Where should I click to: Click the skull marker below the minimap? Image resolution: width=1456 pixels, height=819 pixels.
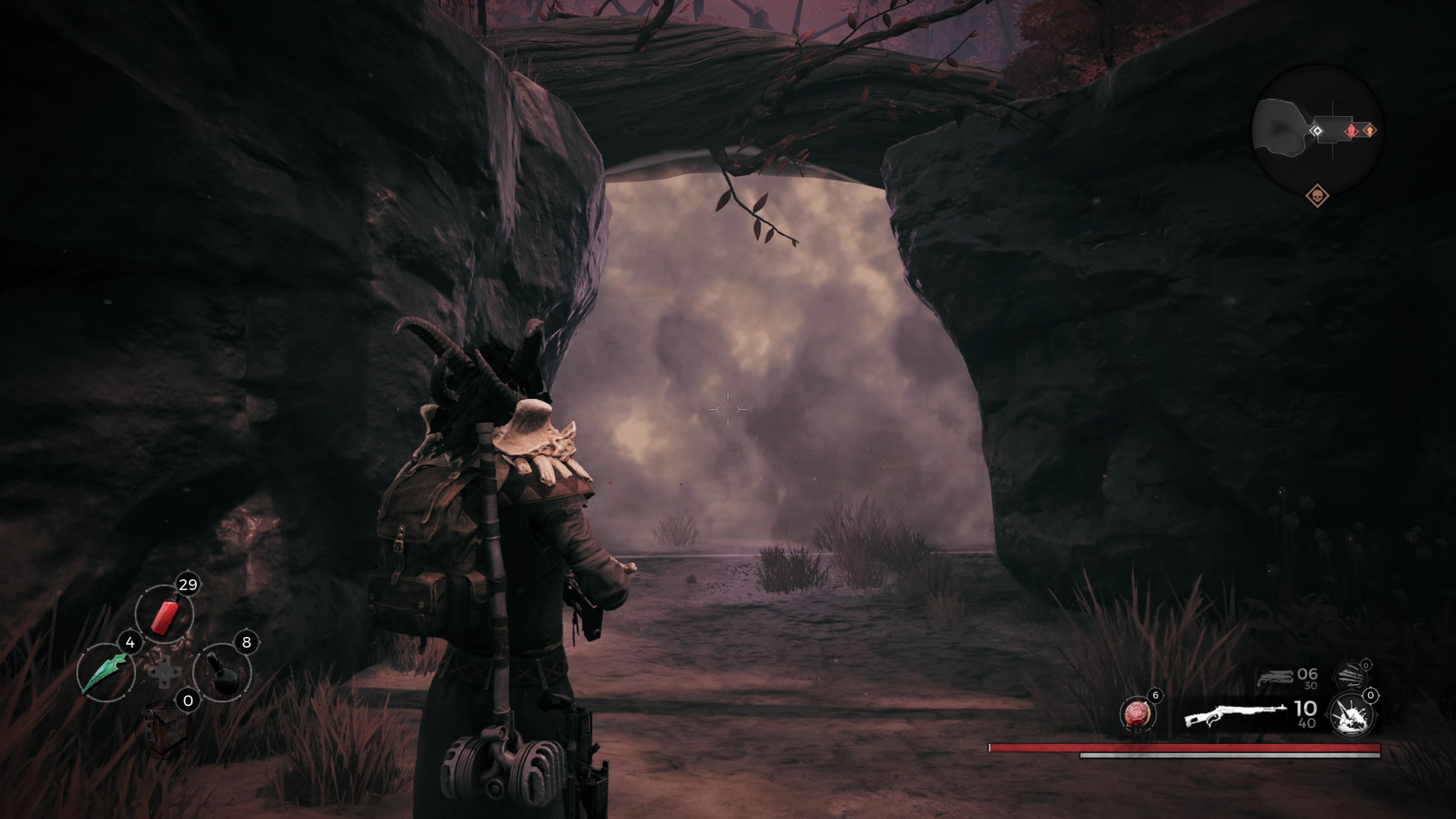[1317, 196]
